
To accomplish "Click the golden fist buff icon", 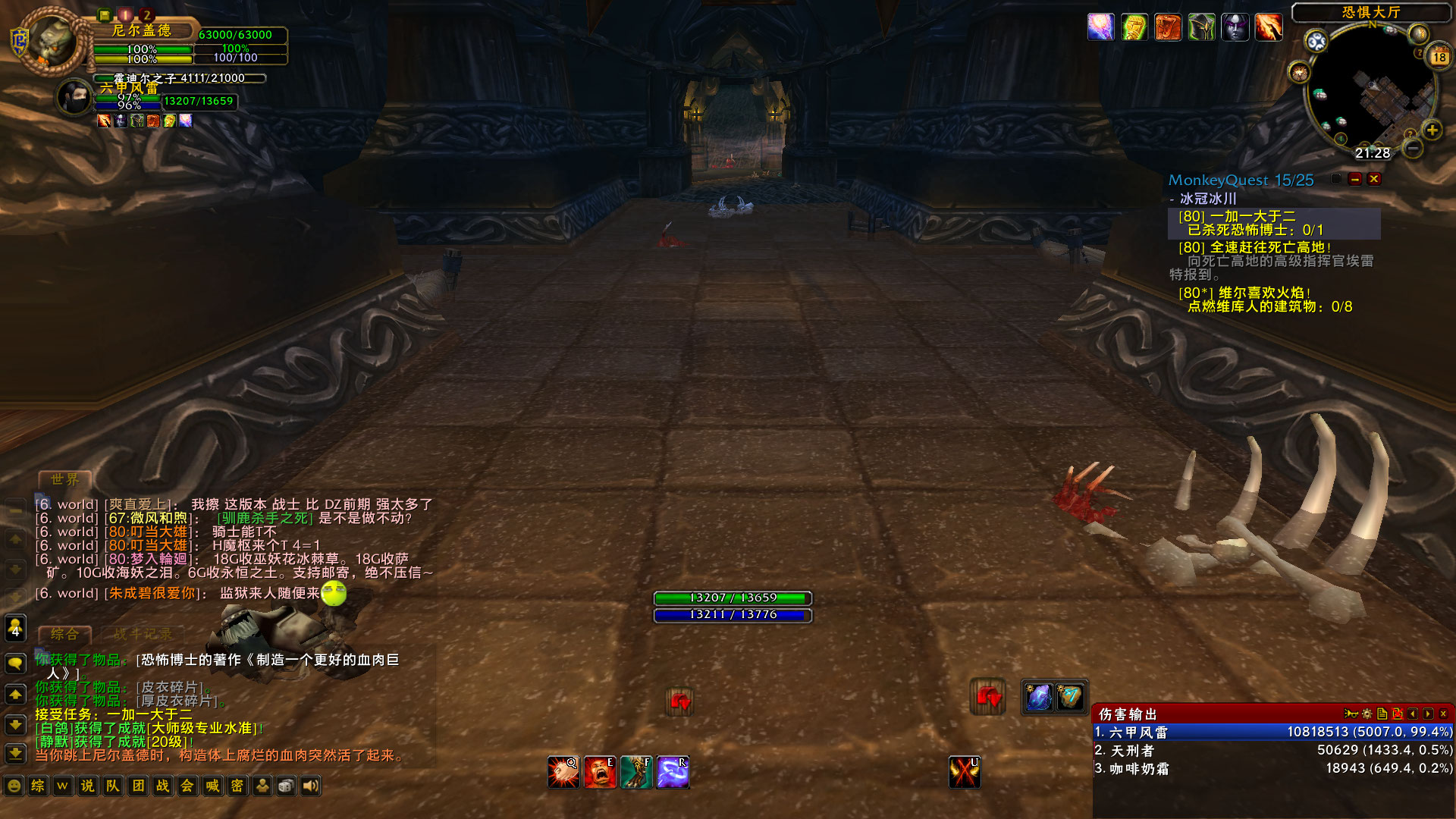I will click(x=1134, y=27).
